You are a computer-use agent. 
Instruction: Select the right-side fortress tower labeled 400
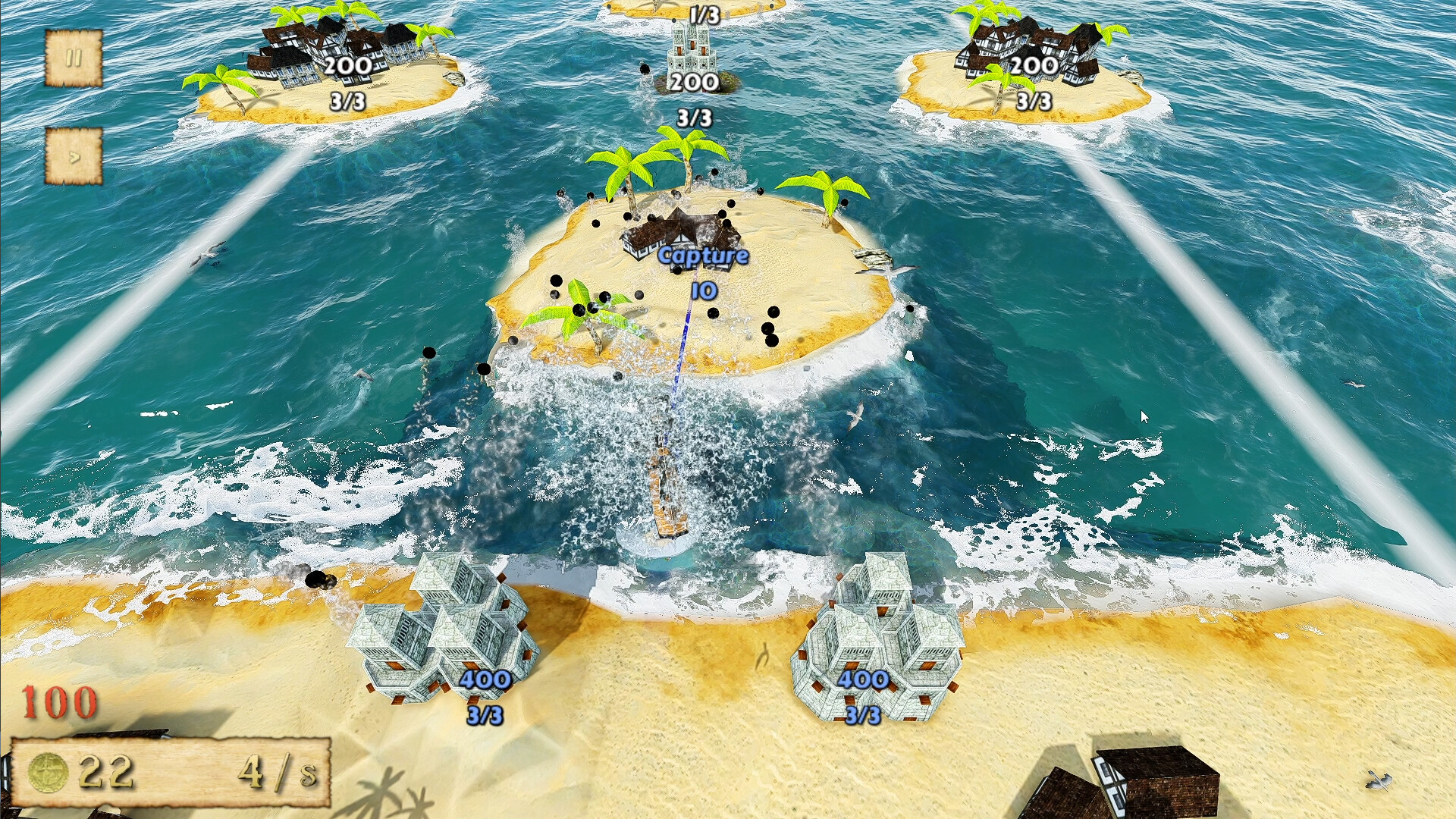click(x=880, y=637)
